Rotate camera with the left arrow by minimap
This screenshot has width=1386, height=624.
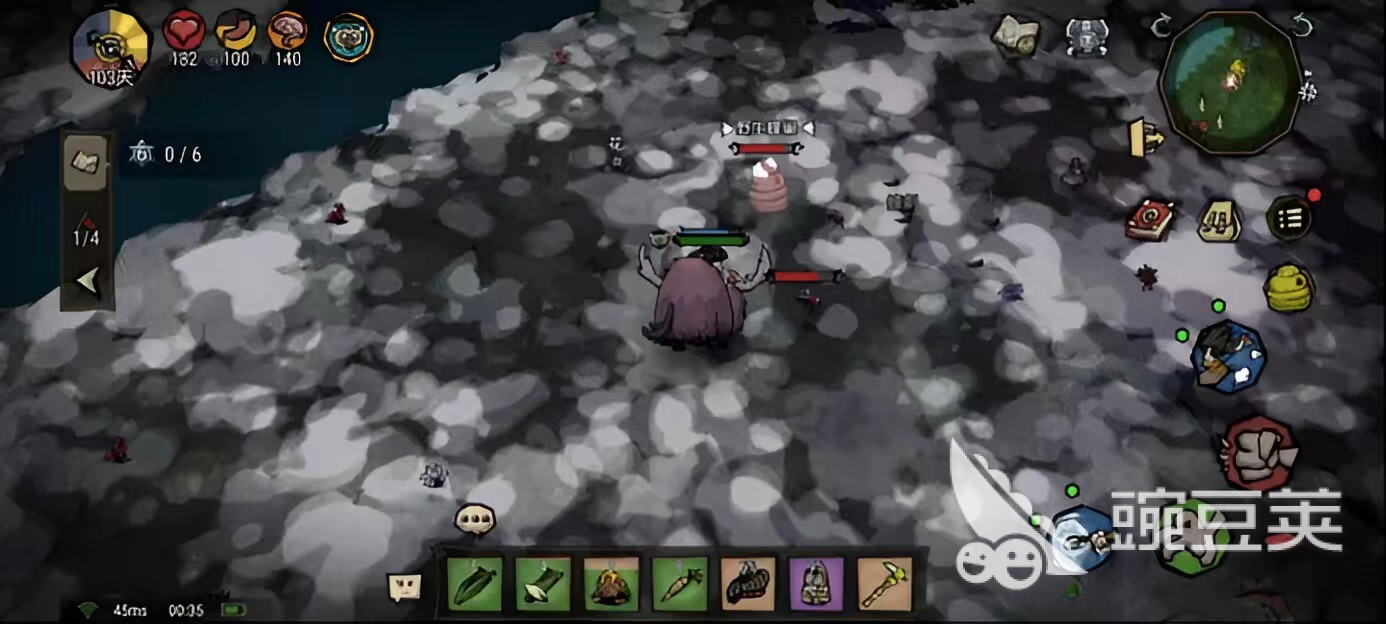coord(1160,26)
